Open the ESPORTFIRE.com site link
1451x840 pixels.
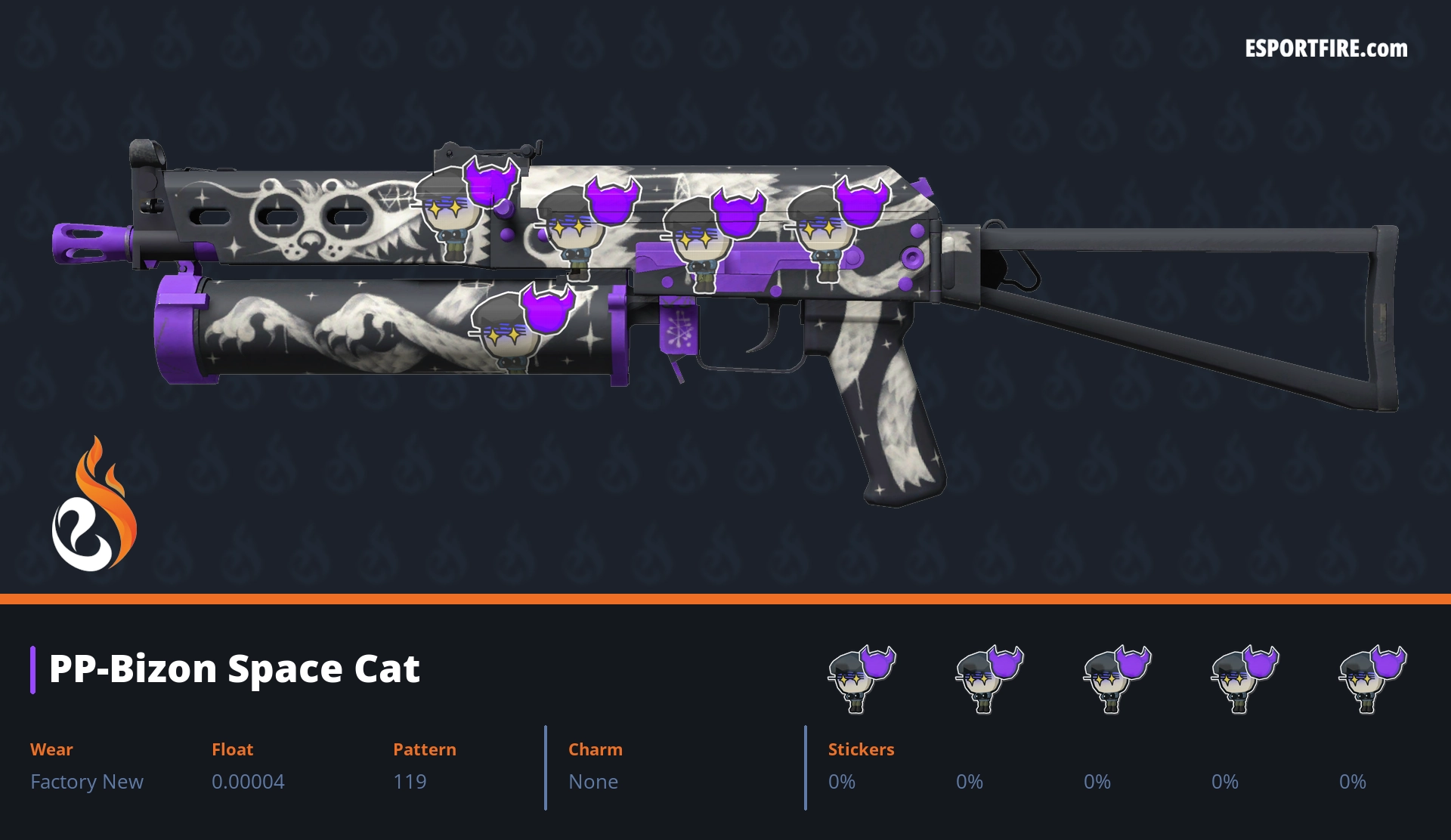tap(1326, 49)
